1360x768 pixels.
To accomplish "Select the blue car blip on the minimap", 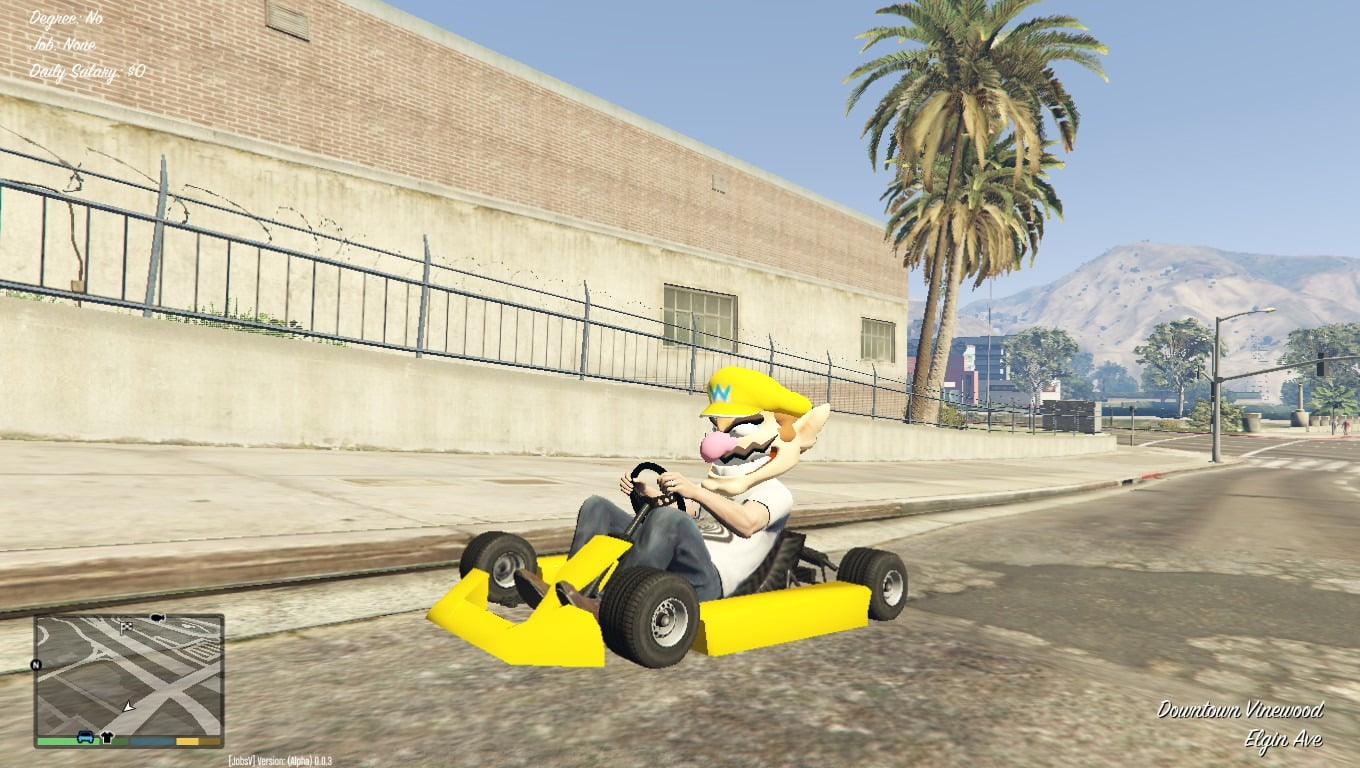I will pos(85,738).
